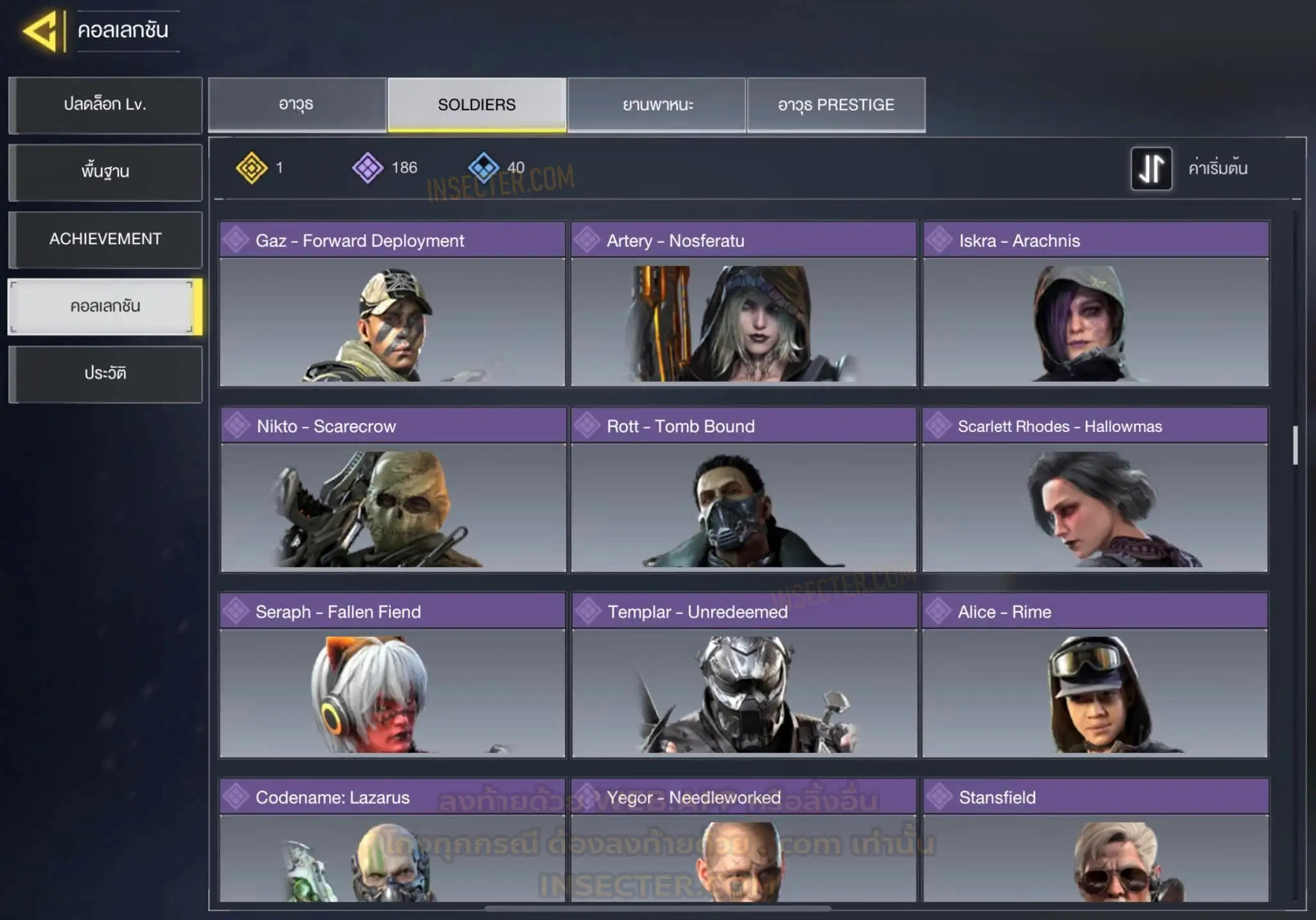Select the Alice - Rime soldier card
This screenshot has width=1316, height=920.
click(1095, 675)
